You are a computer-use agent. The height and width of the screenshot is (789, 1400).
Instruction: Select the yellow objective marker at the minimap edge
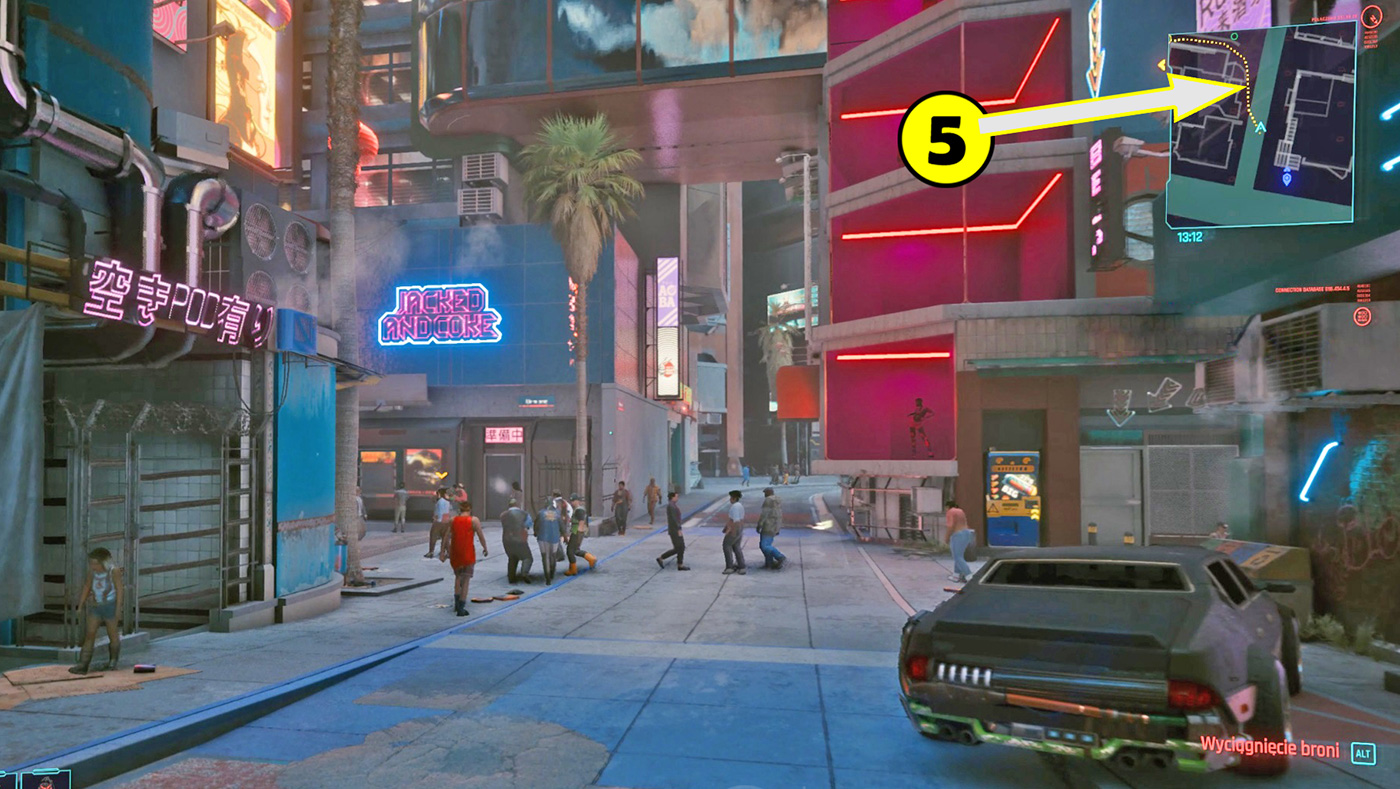tap(1162, 65)
